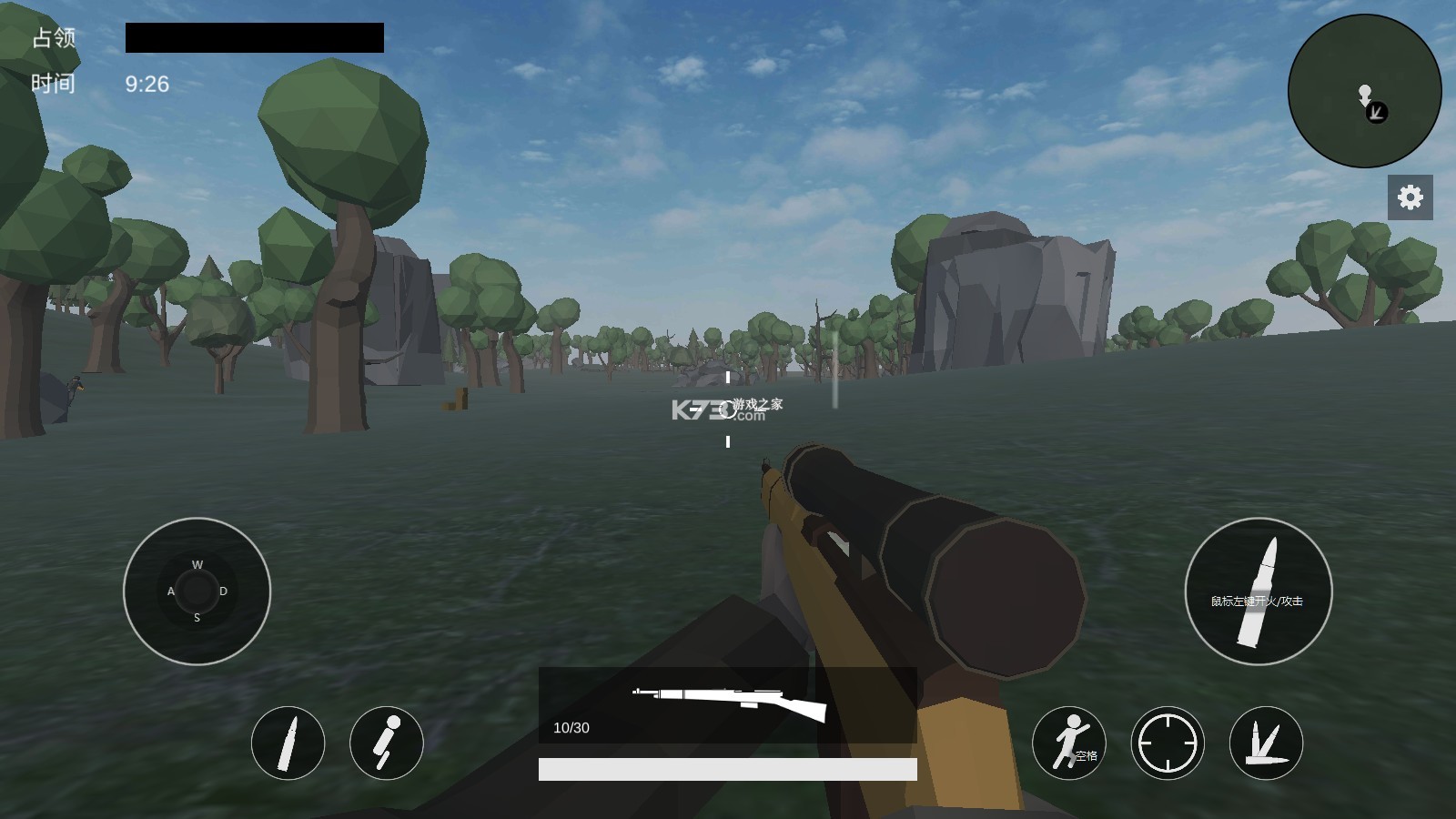
Task: Tap the W direction on the virtual joystick
Action: click(x=196, y=565)
